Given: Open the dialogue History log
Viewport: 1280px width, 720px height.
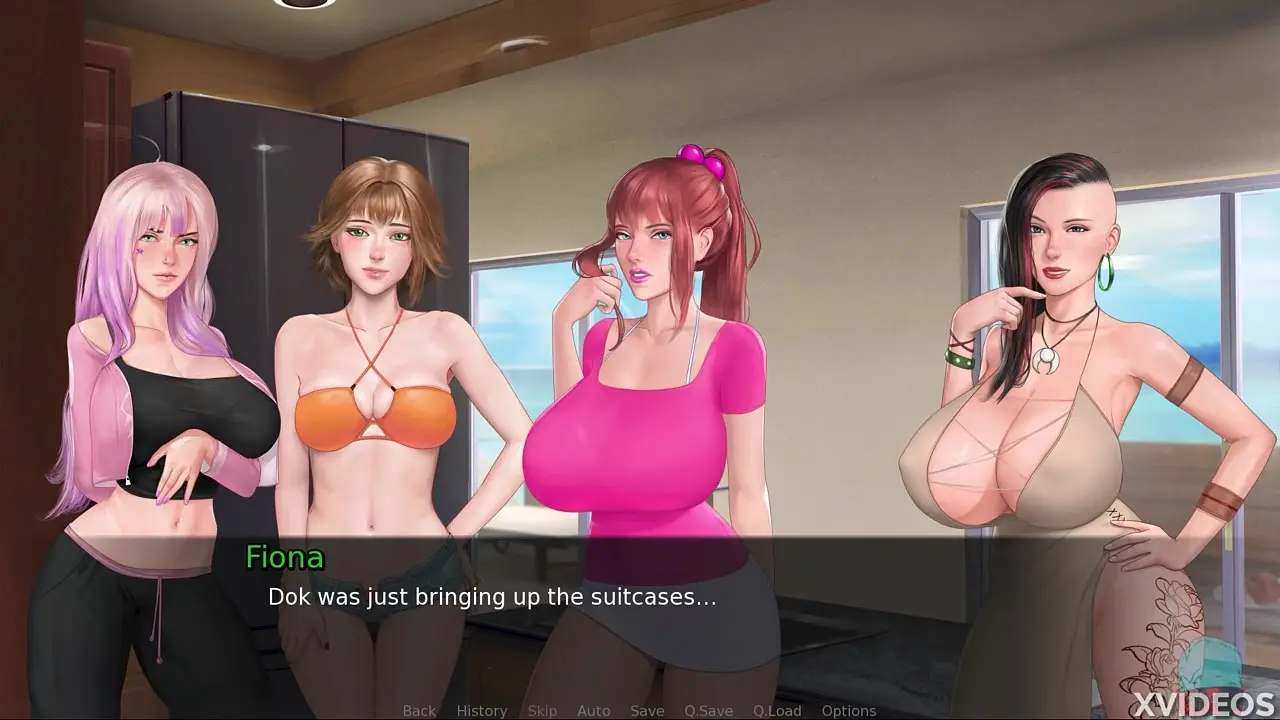Looking at the screenshot, I should (x=482, y=711).
